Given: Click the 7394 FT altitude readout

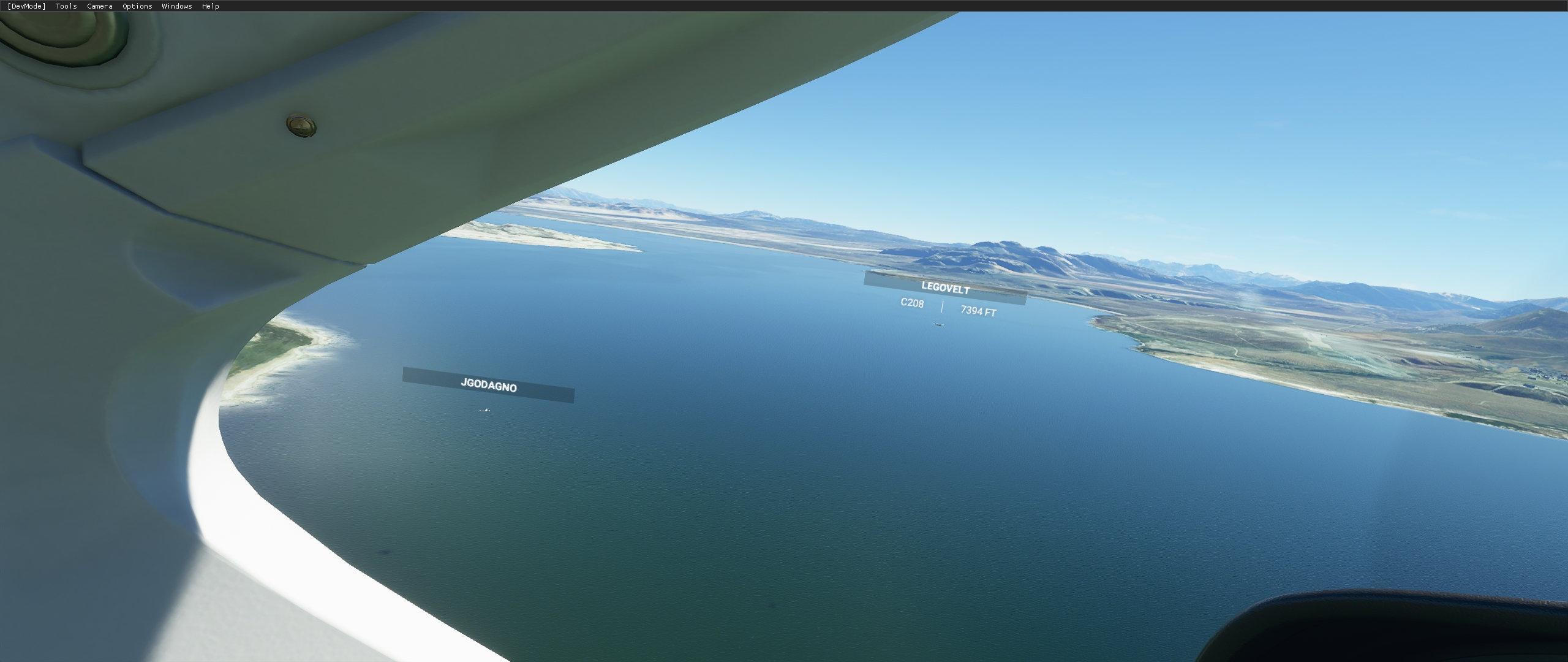Looking at the screenshot, I should (x=978, y=311).
